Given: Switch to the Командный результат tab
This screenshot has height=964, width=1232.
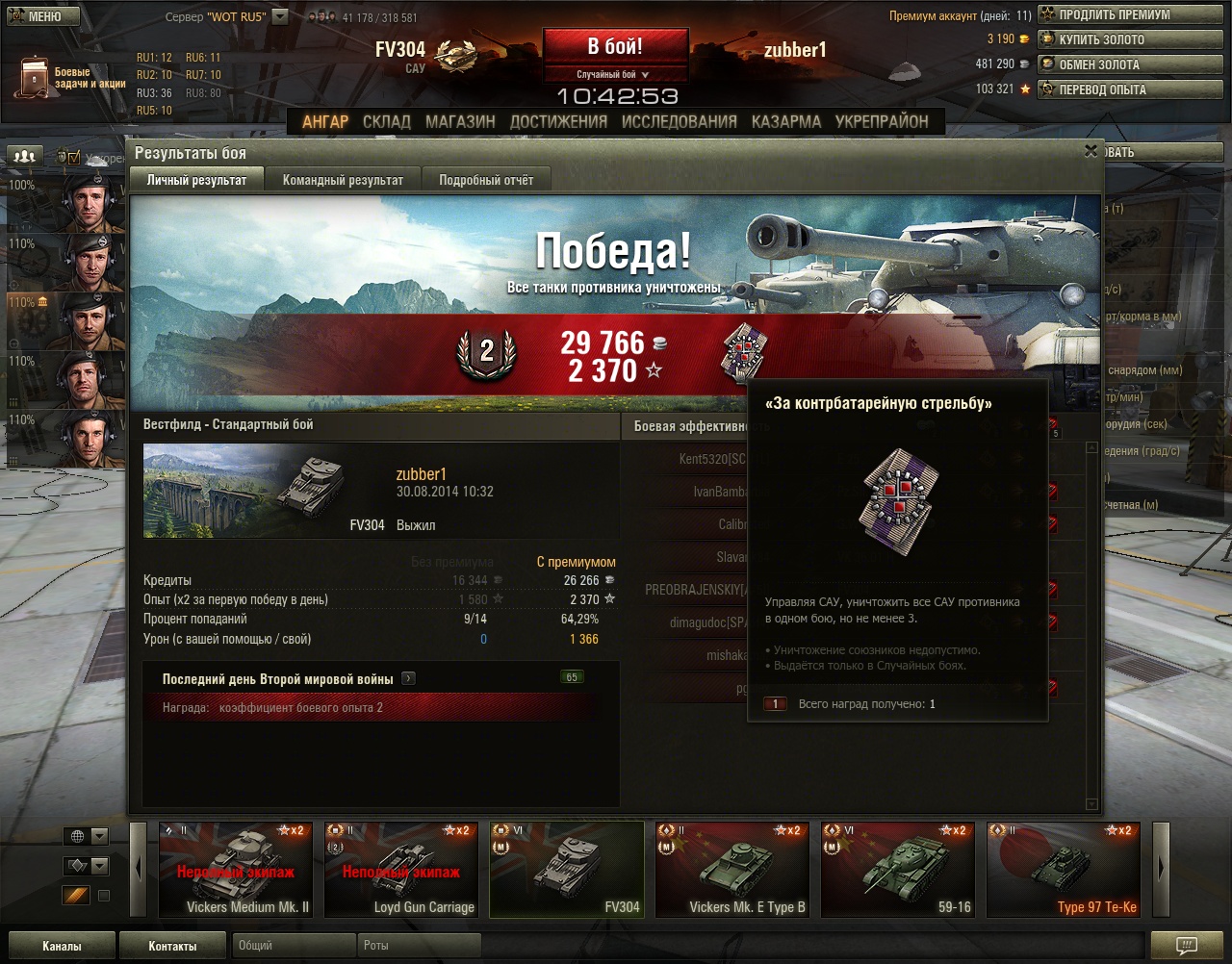Looking at the screenshot, I should (x=343, y=180).
